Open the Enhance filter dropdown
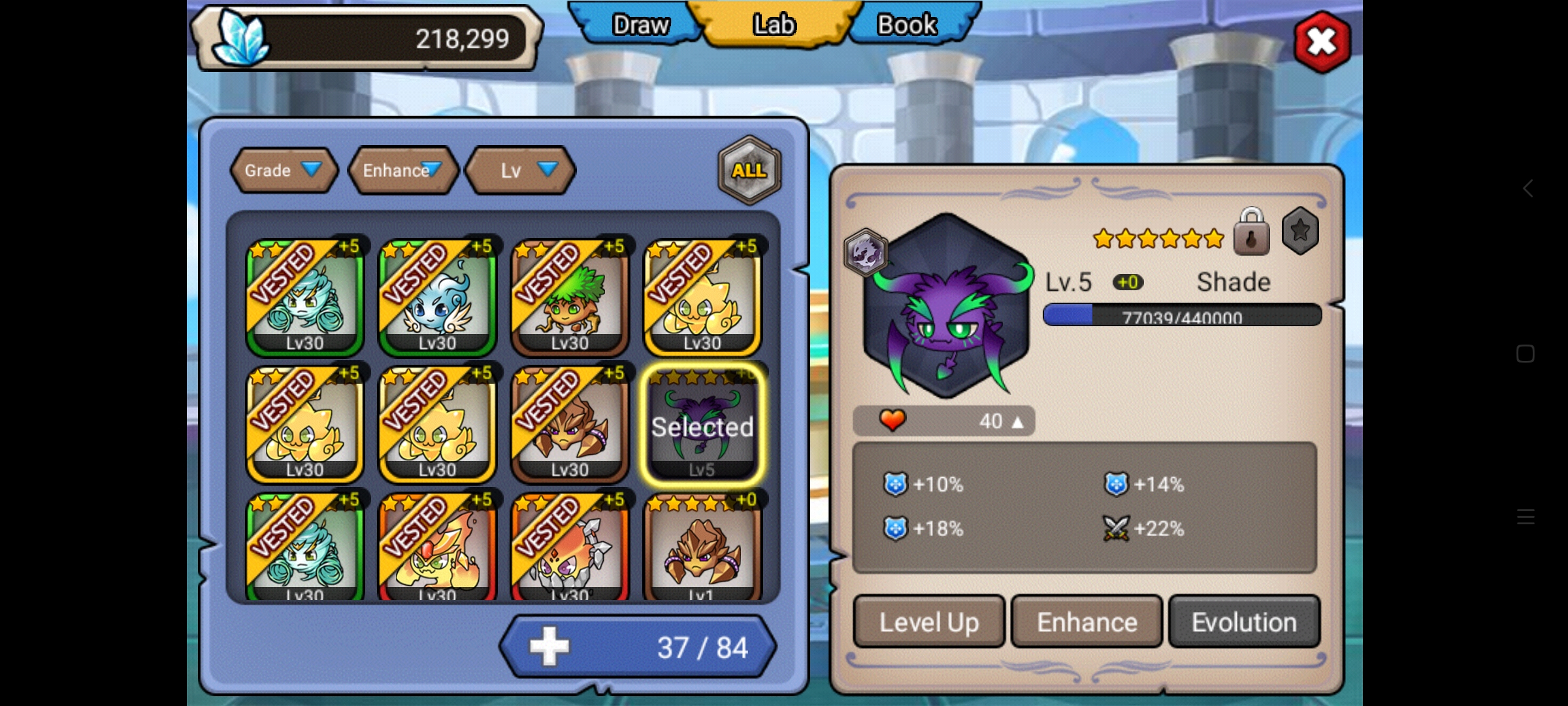This screenshot has height=706, width=1568. coord(402,171)
